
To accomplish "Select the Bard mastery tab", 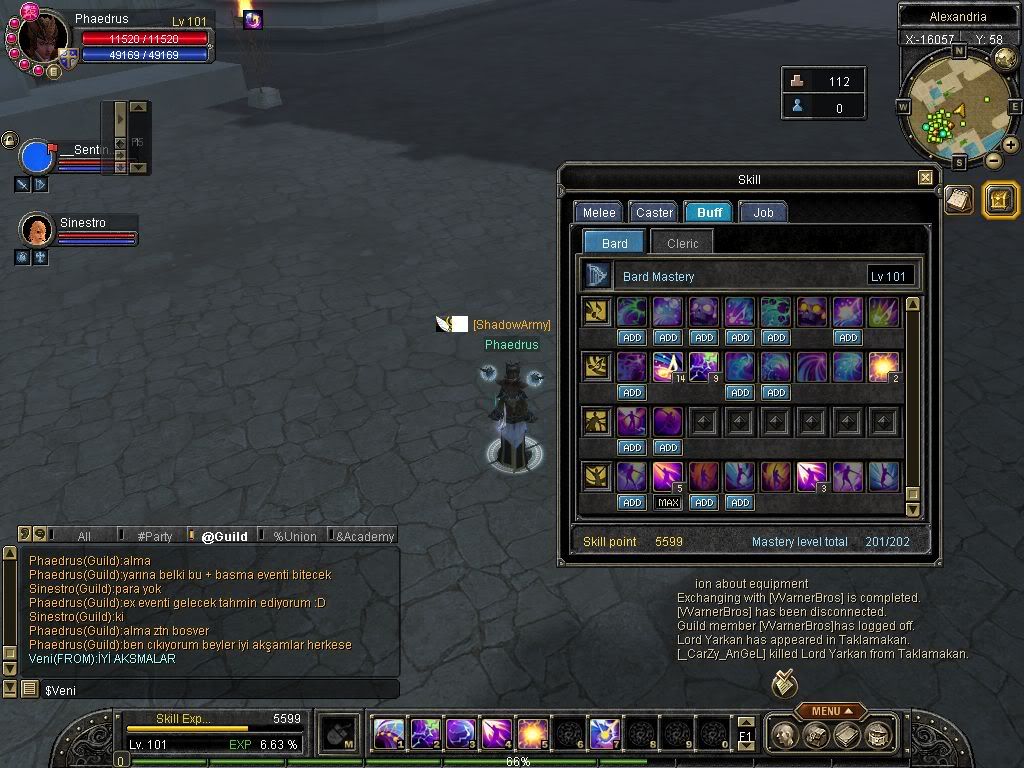I will [x=615, y=243].
